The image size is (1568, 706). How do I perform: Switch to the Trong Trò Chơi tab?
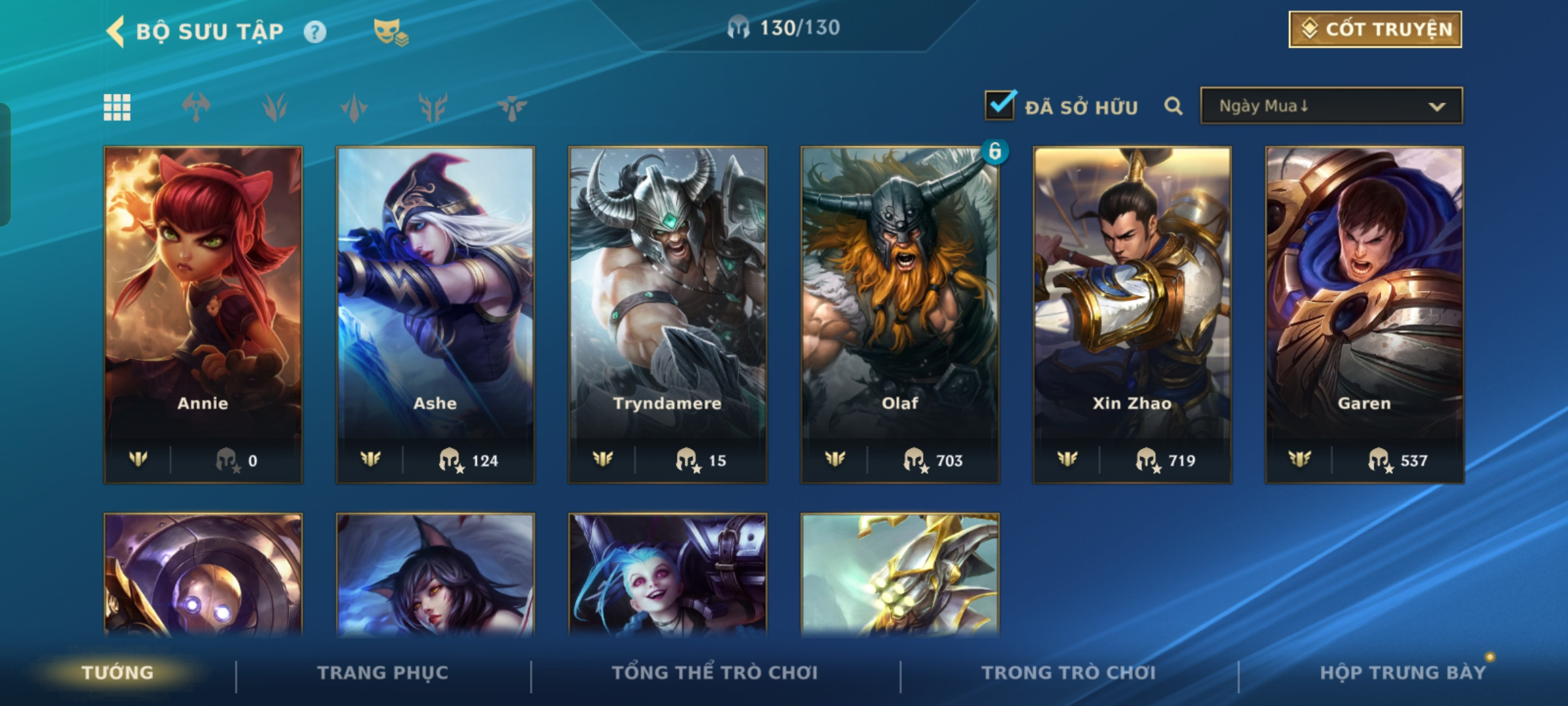1068,673
